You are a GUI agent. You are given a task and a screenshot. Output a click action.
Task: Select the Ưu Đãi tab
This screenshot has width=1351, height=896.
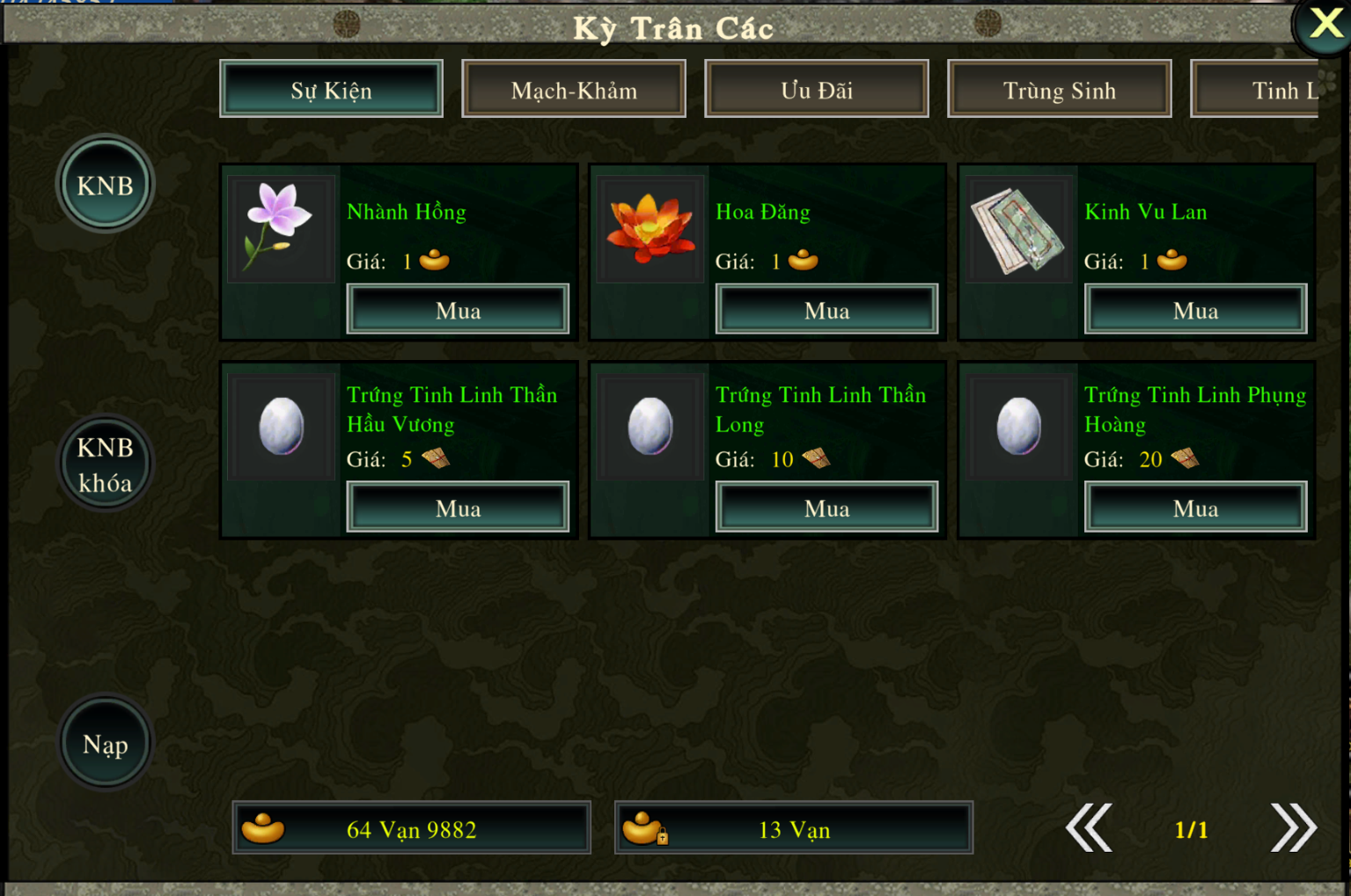tap(817, 90)
